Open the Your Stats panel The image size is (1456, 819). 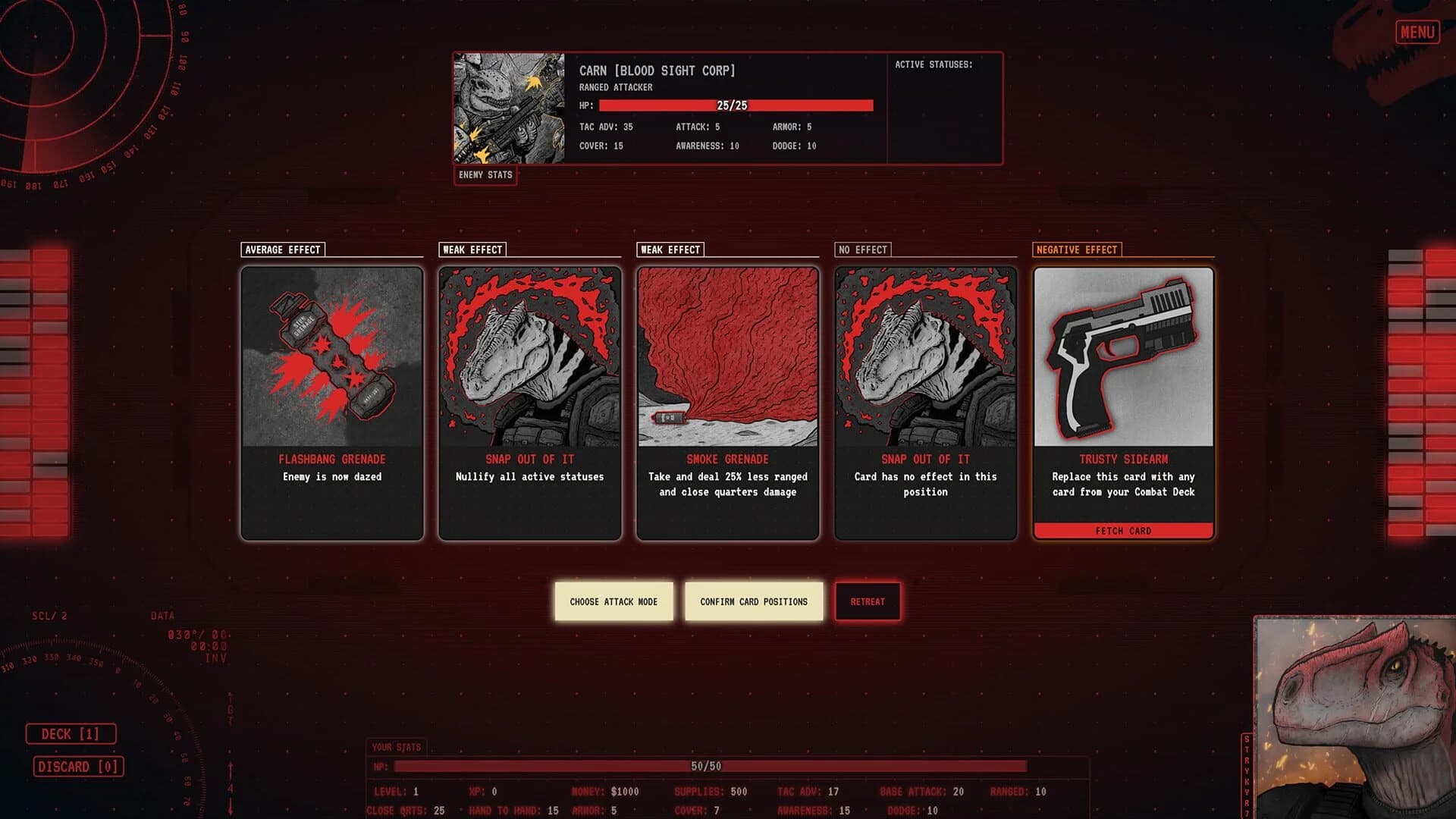point(395,746)
